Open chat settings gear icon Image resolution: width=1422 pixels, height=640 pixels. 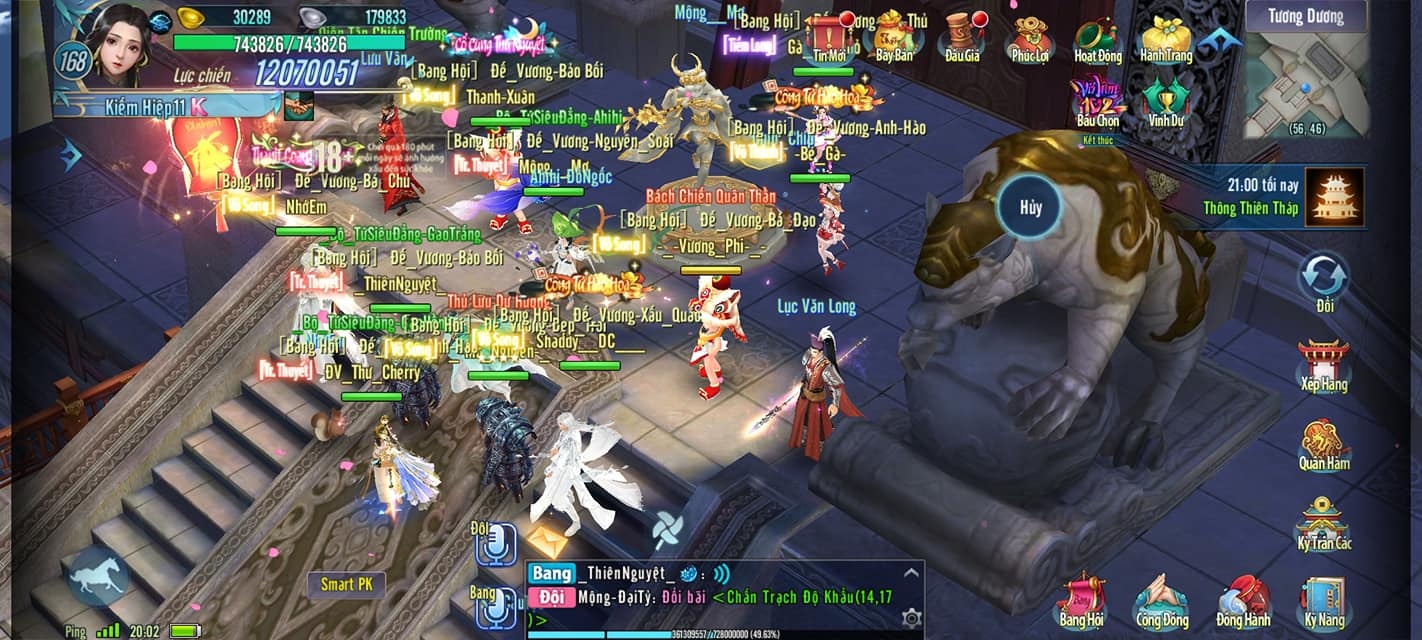click(x=911, y=618)
